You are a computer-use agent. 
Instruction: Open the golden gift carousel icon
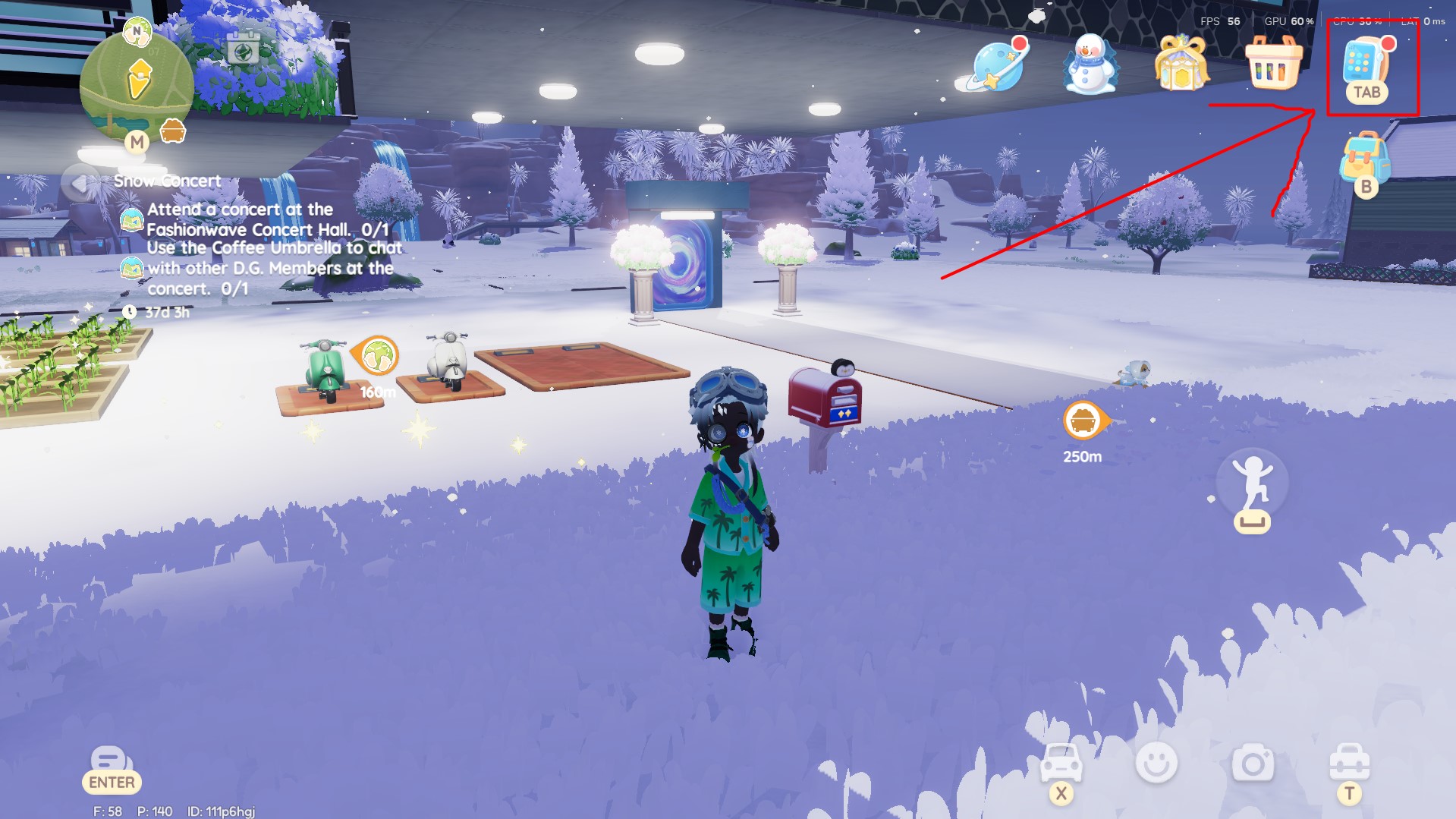pos(1181,65)
